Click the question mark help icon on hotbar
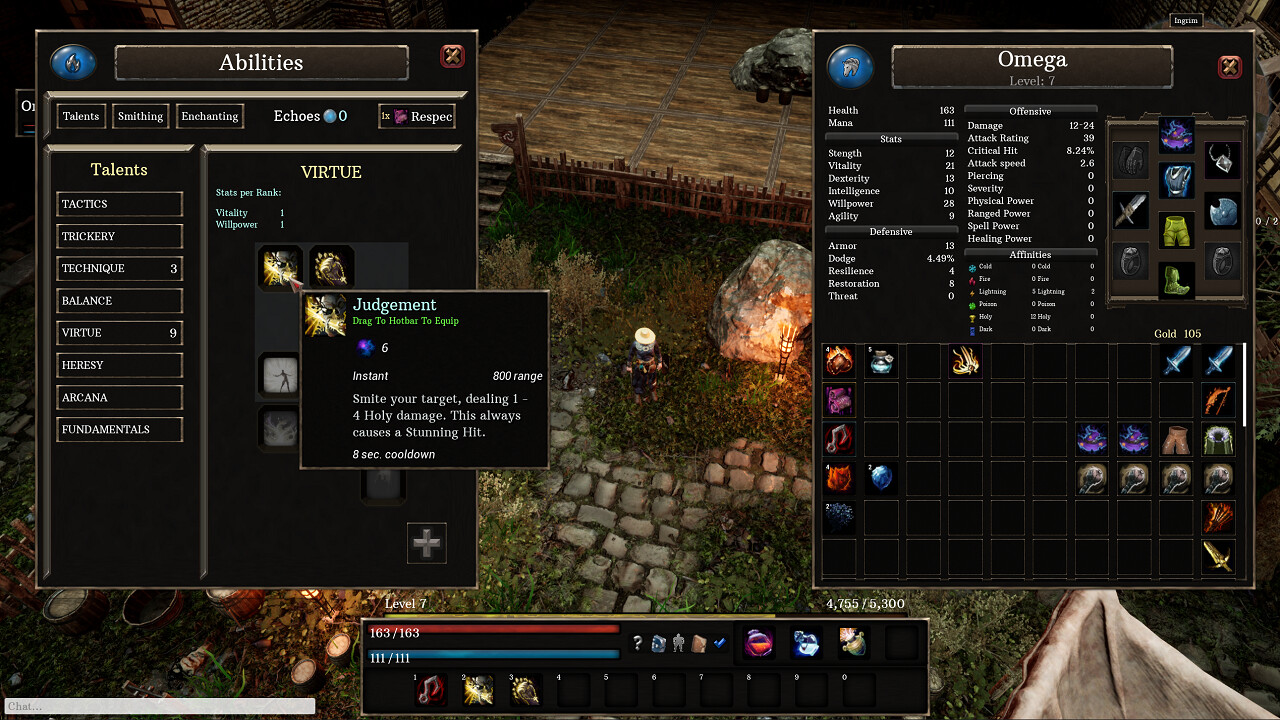 (x=639, y=643)
